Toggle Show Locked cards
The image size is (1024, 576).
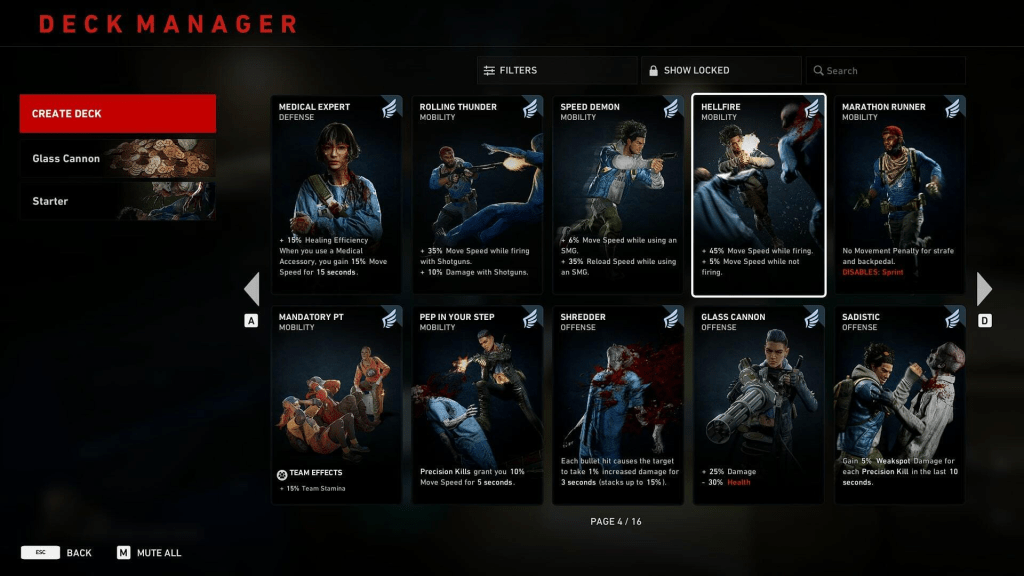pyautogui.click(x=720, y=70)
